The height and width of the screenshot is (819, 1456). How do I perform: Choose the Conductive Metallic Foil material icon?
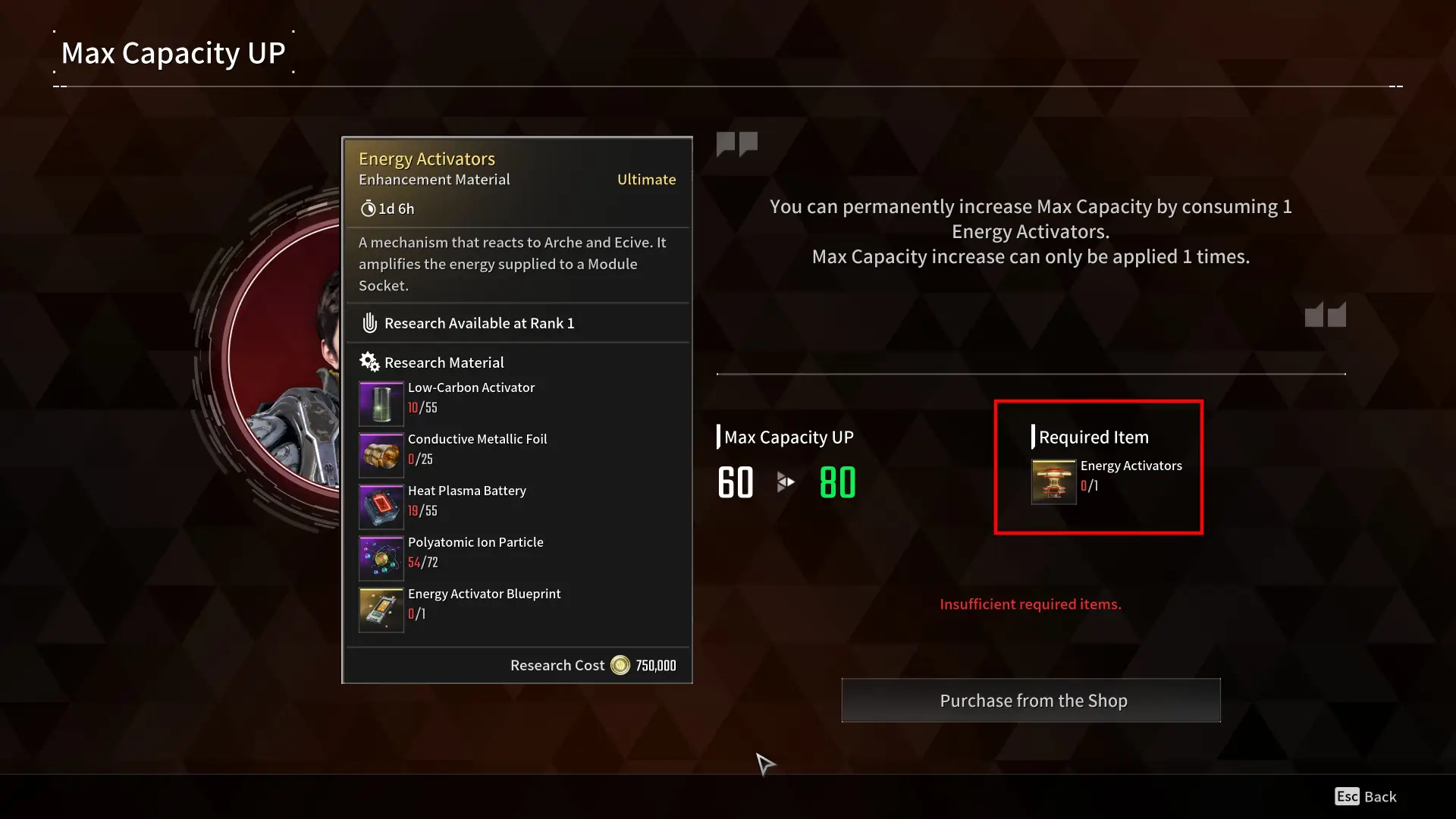pyautogui.click(x=381, y=454)
